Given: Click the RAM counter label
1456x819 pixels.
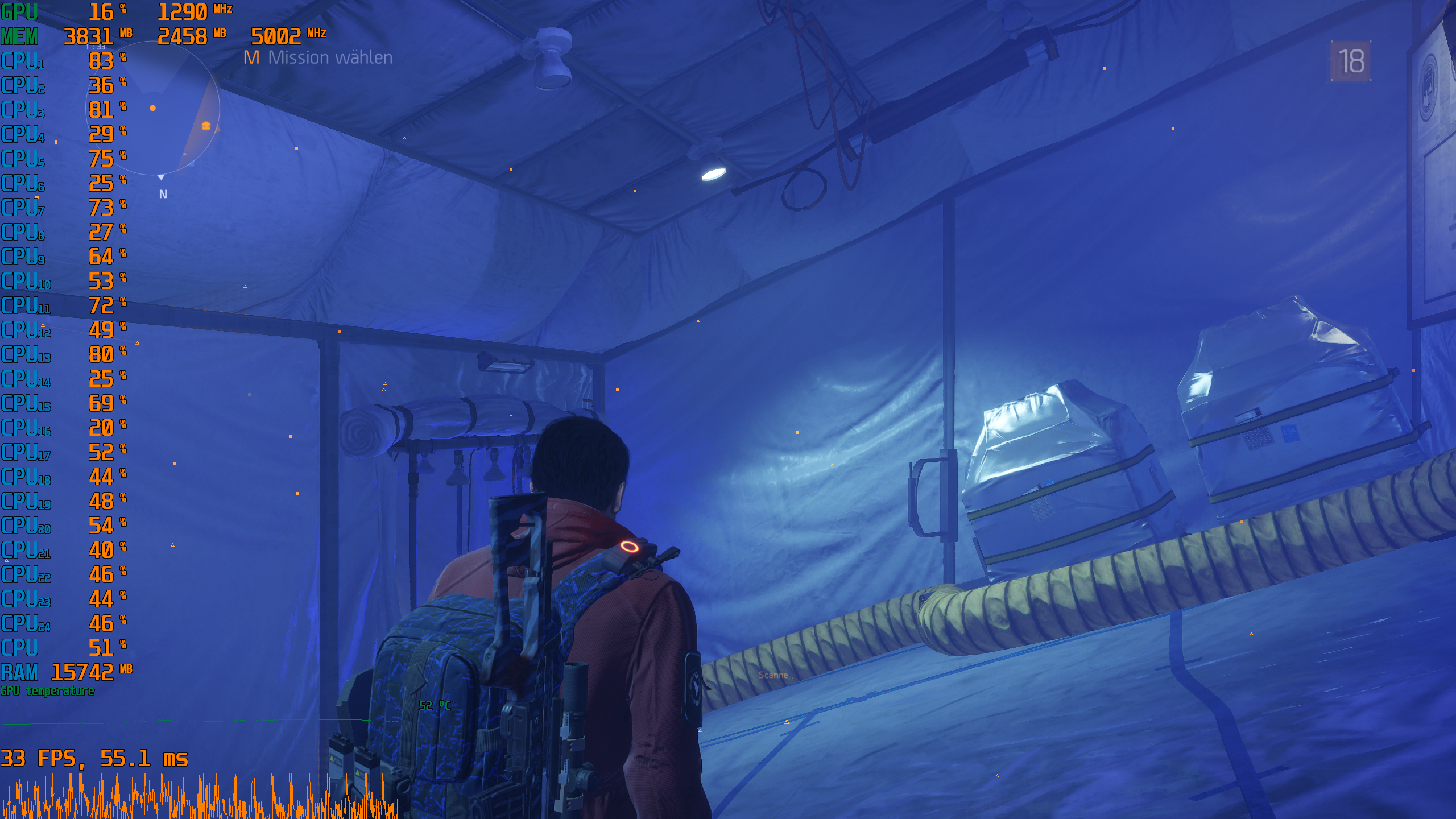Looking at the screenshot, I should [20, 672].
